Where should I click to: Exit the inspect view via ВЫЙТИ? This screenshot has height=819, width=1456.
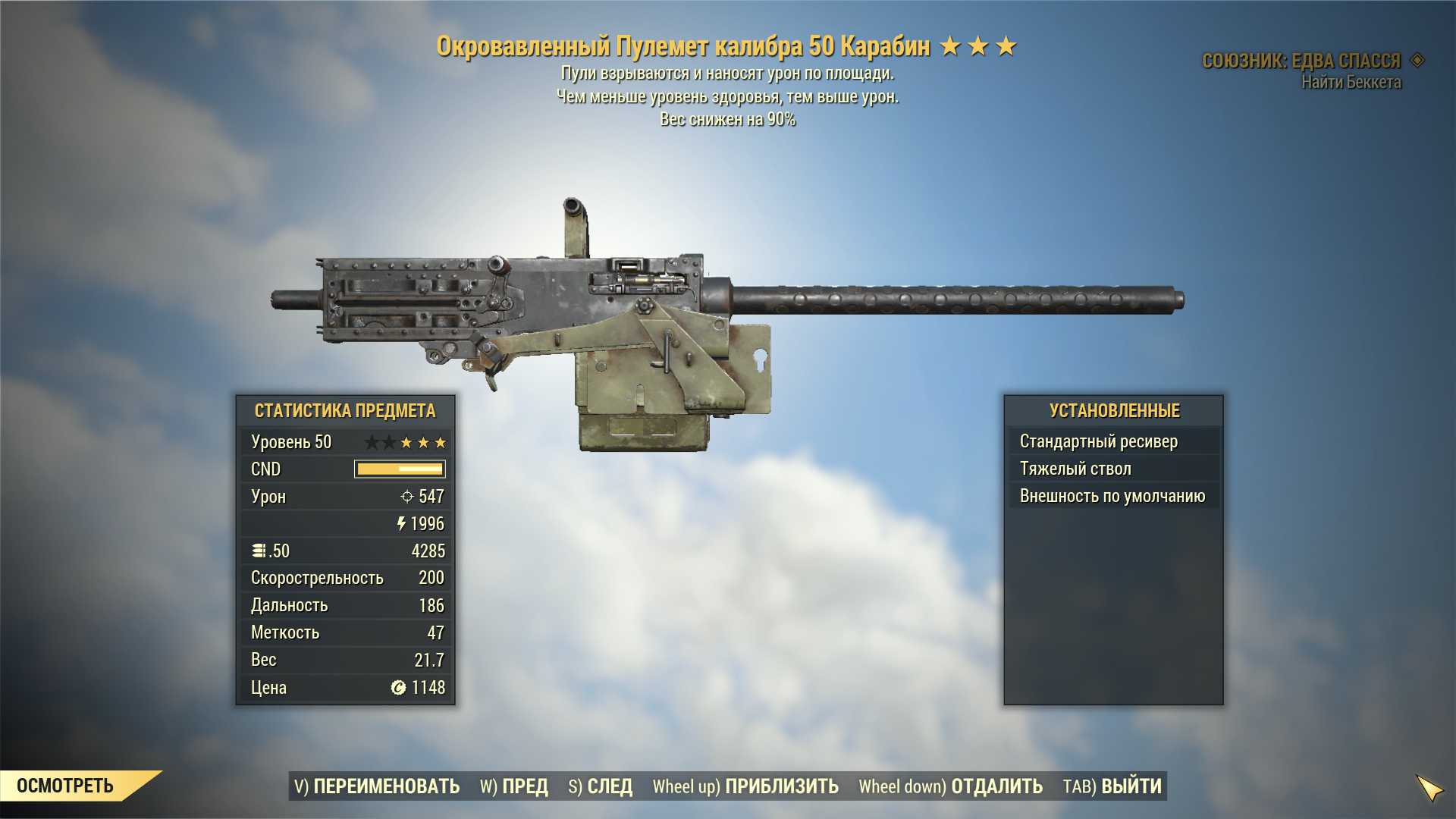1112,786
